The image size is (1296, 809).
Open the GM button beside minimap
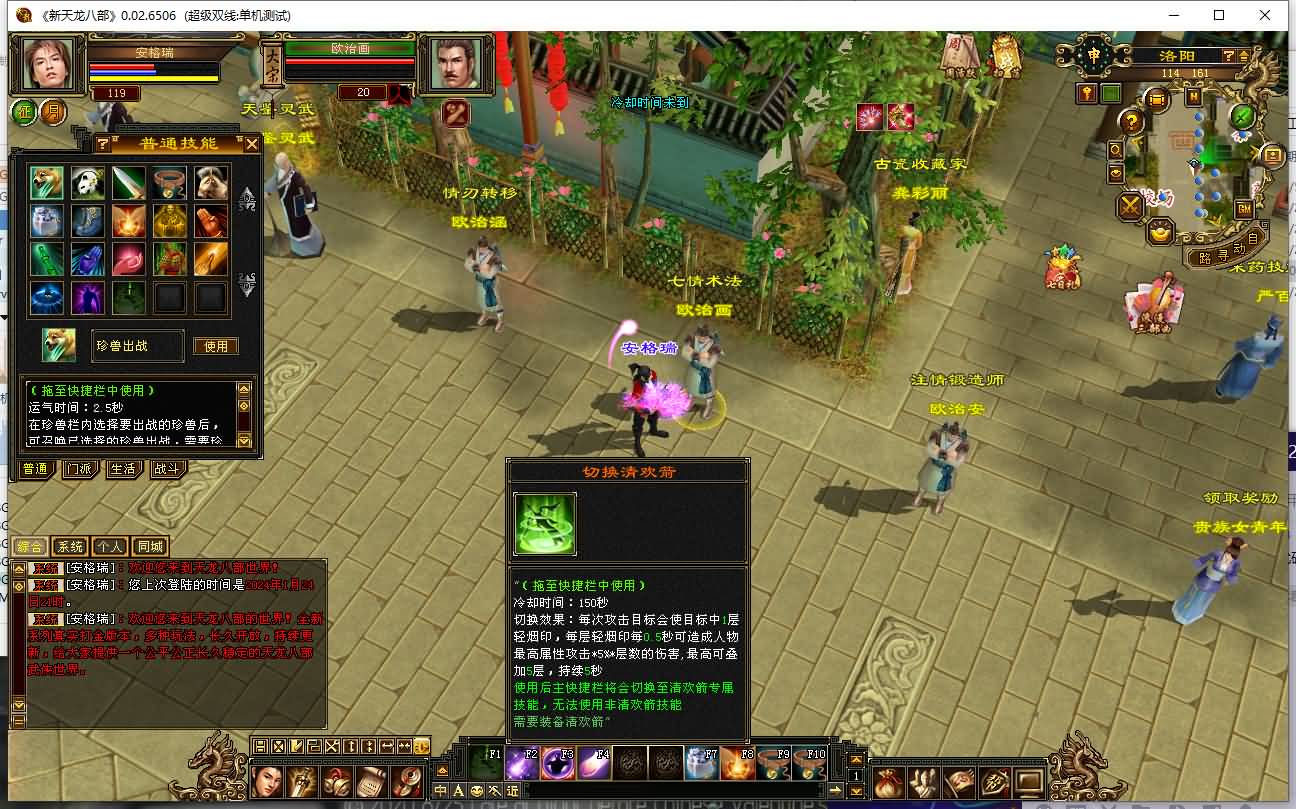point(1244,209)
